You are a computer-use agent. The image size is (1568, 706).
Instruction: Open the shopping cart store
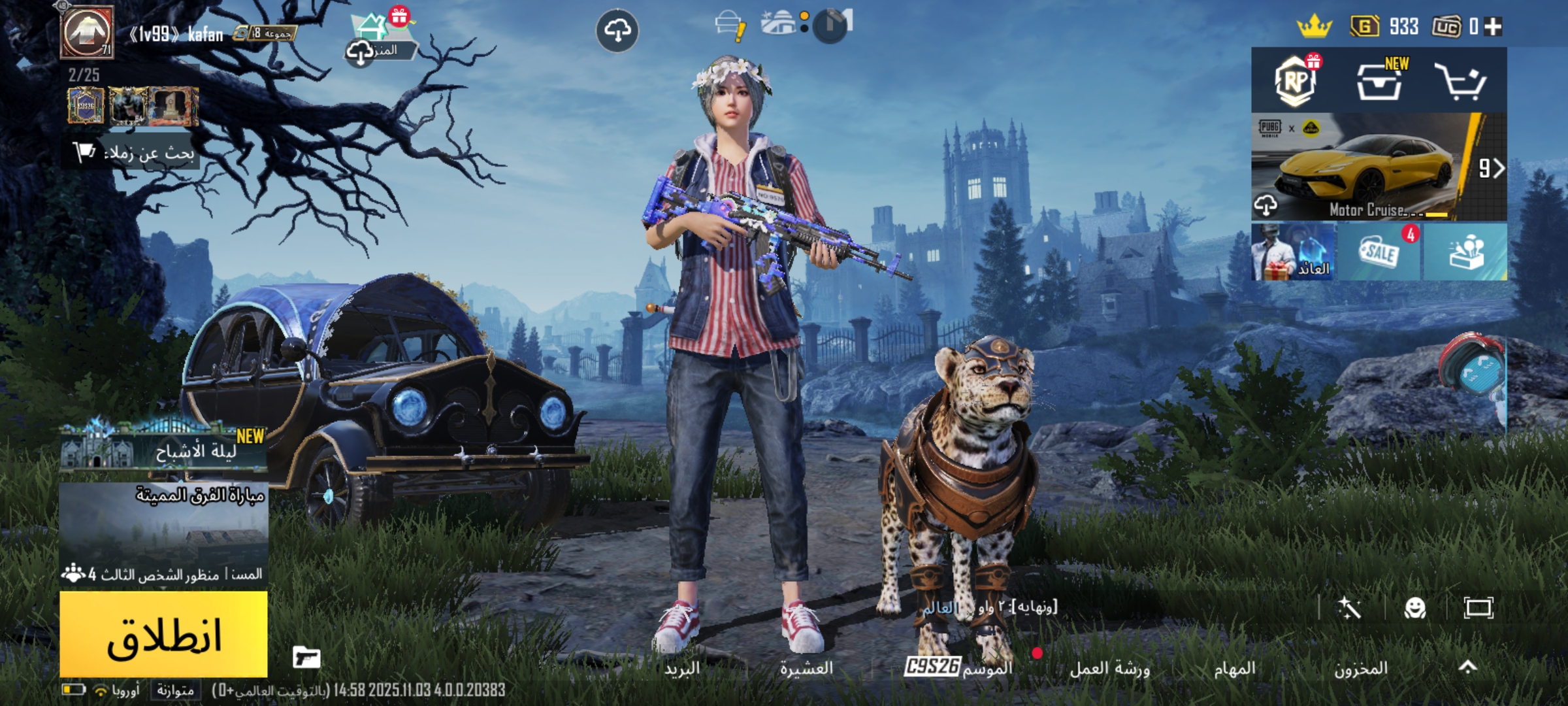pyautogui.click(x=1461, y=81)
